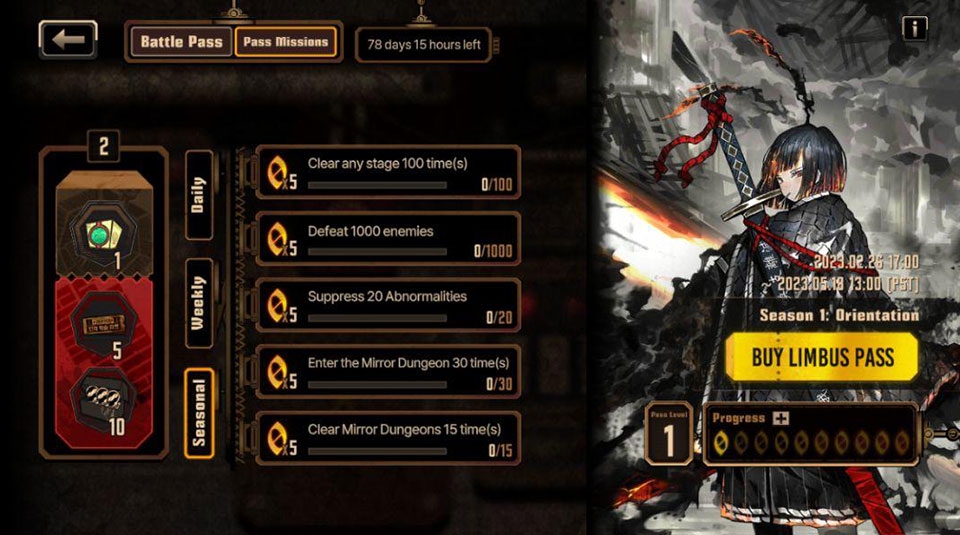Switch to the Battle Pass tab
Viewport: 960px width, 535px height.
click(x=180, y=42)
